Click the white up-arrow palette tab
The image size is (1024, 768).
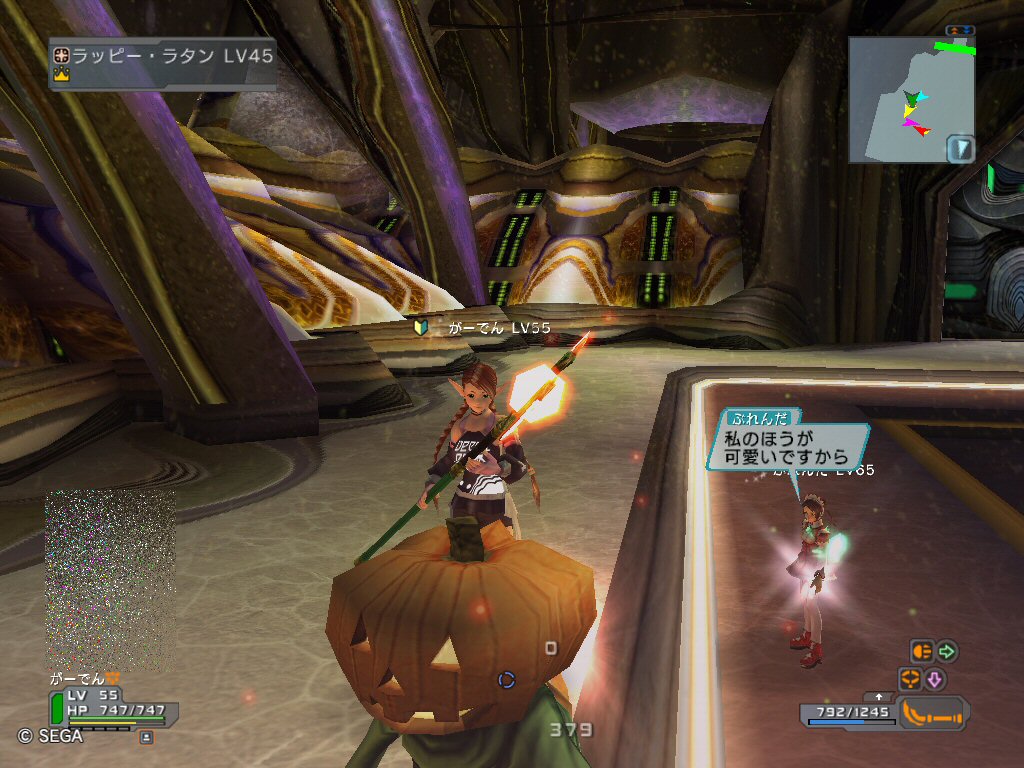pos(879,696)
